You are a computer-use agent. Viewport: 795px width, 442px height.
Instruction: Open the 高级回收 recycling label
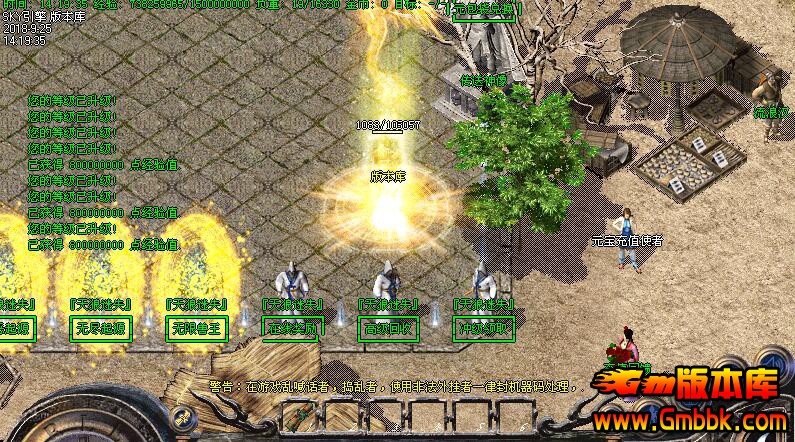tap(387, 328)
